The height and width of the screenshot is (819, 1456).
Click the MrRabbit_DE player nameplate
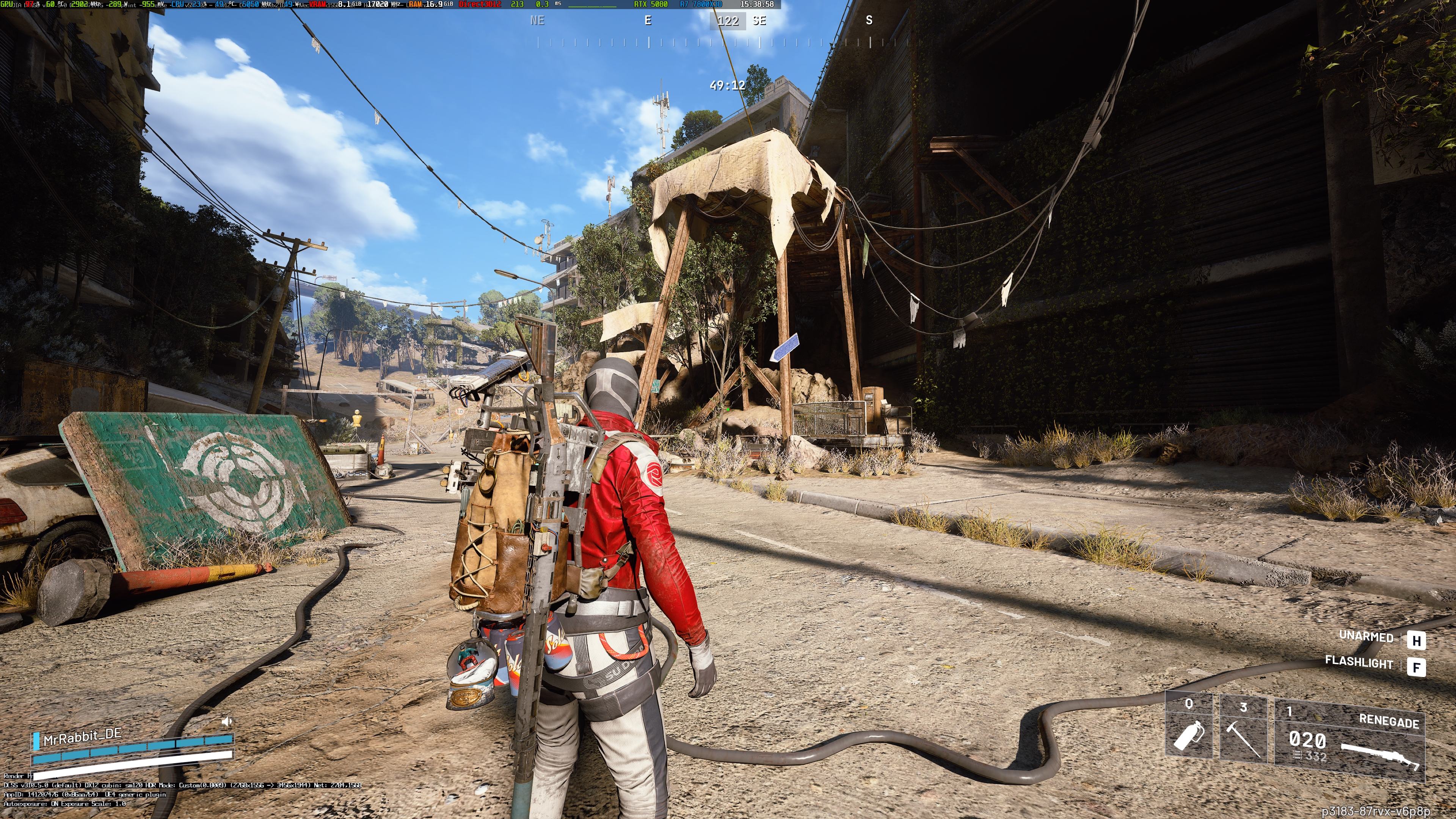click(x=83, y=735)
